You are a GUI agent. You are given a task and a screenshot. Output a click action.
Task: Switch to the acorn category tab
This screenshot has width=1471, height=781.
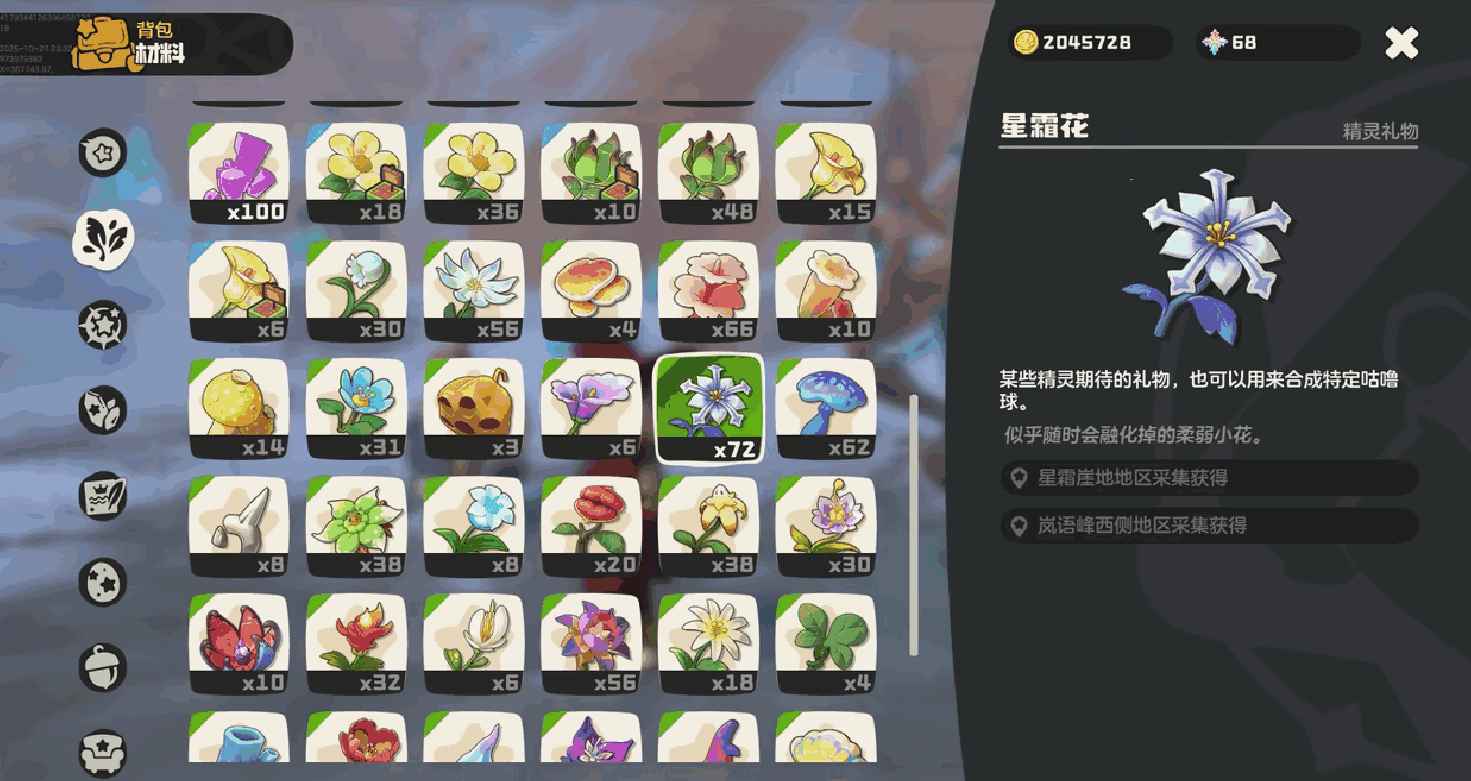point(104,667)
